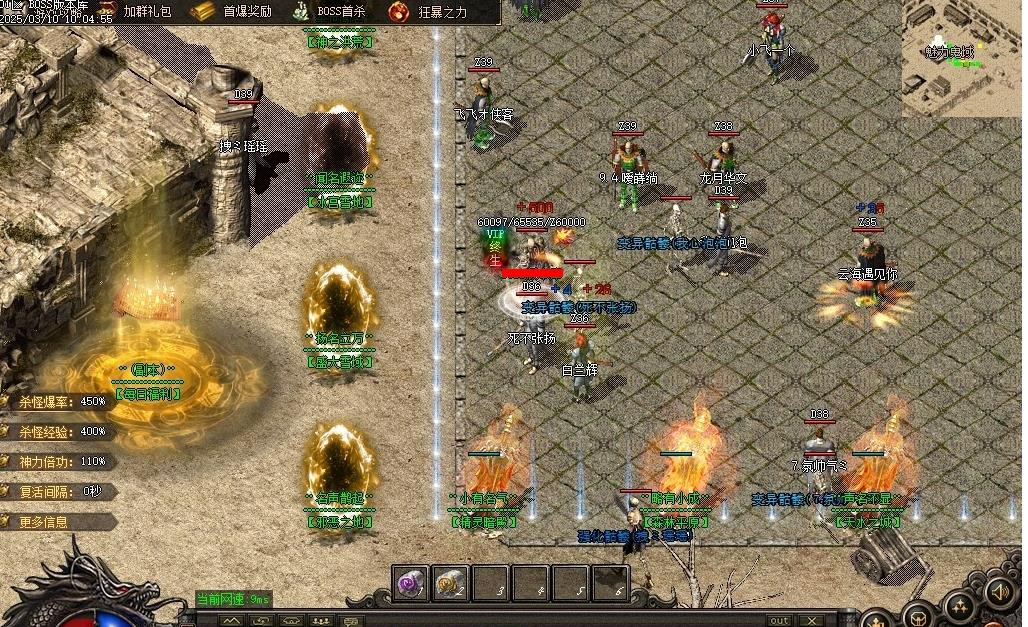The height and width of the screenshot is (627, 1028).
Task: Click the small 'out' button
Action: click(x=779, y=621)
